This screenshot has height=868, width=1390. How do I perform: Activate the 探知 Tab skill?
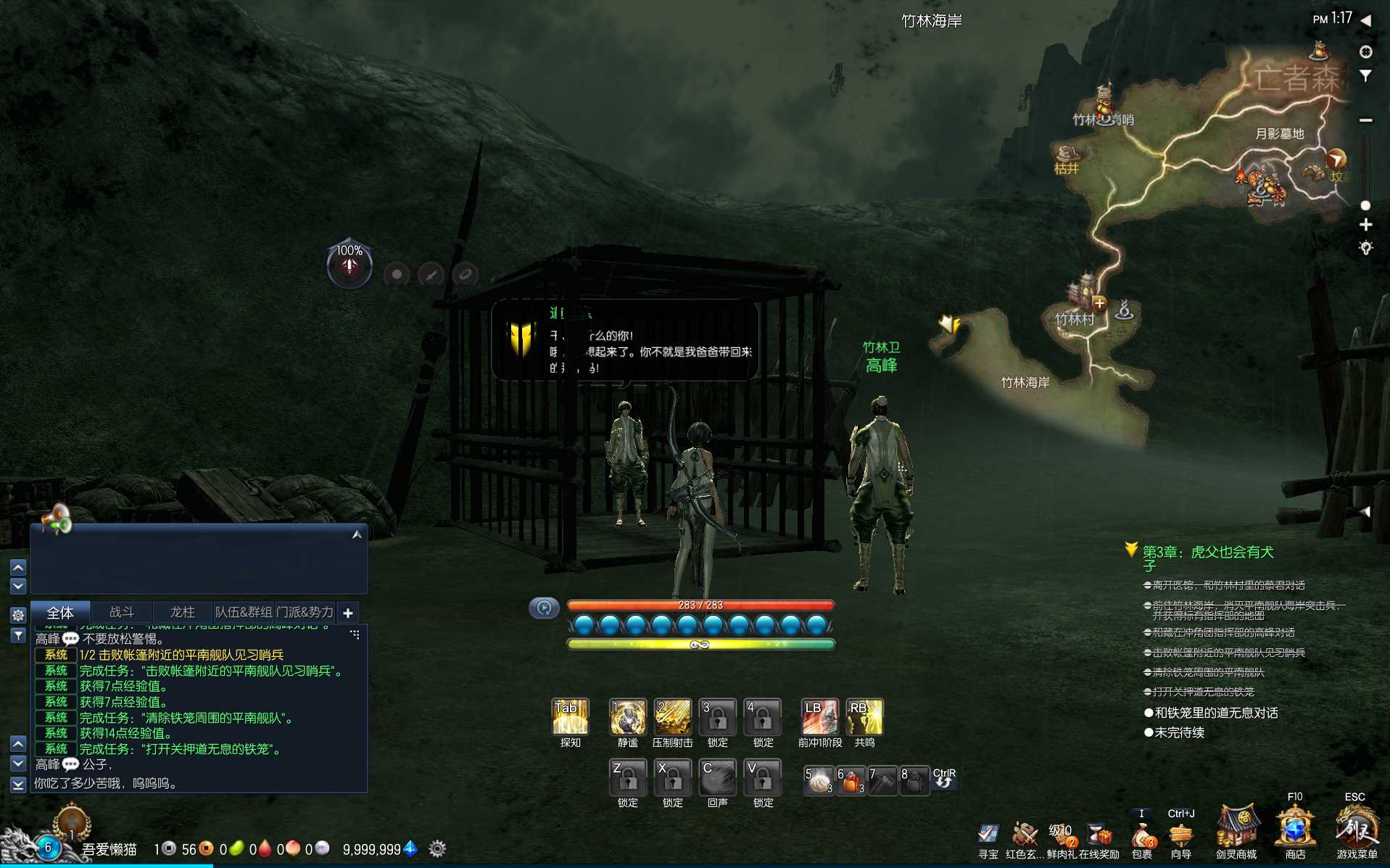coord(570,717)
